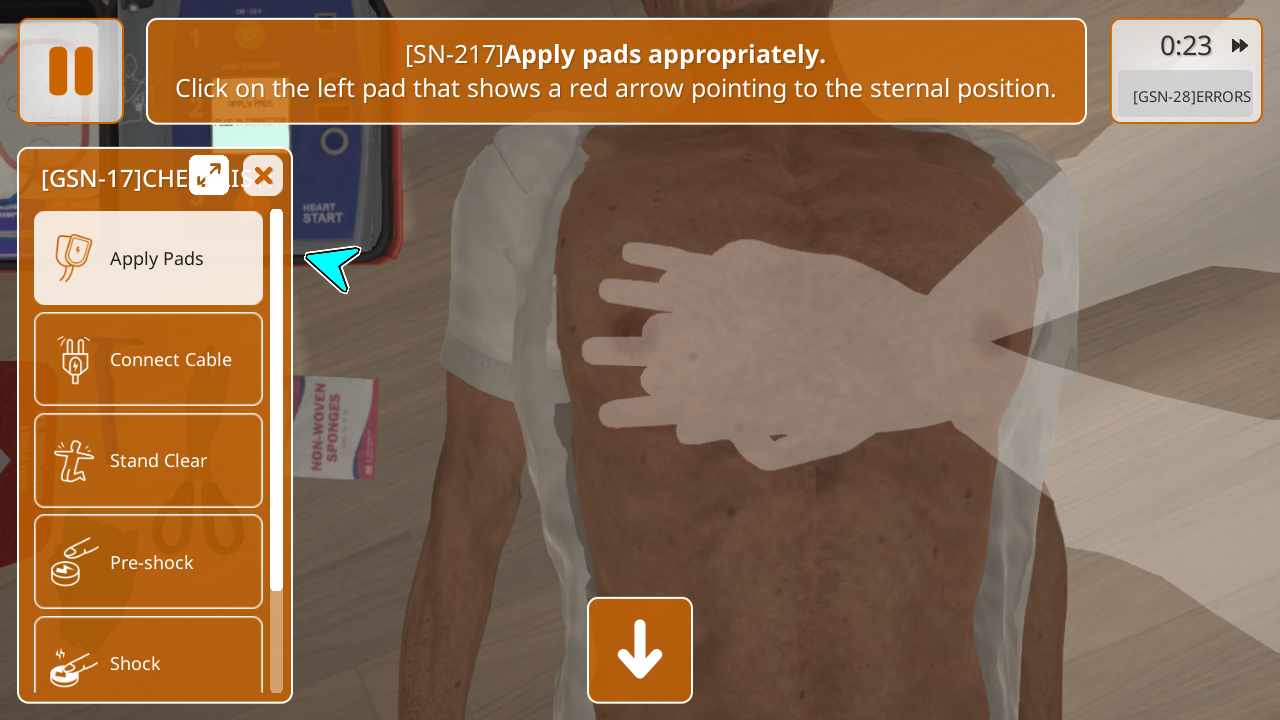Click the down arrow button

(x=640, y=650)
